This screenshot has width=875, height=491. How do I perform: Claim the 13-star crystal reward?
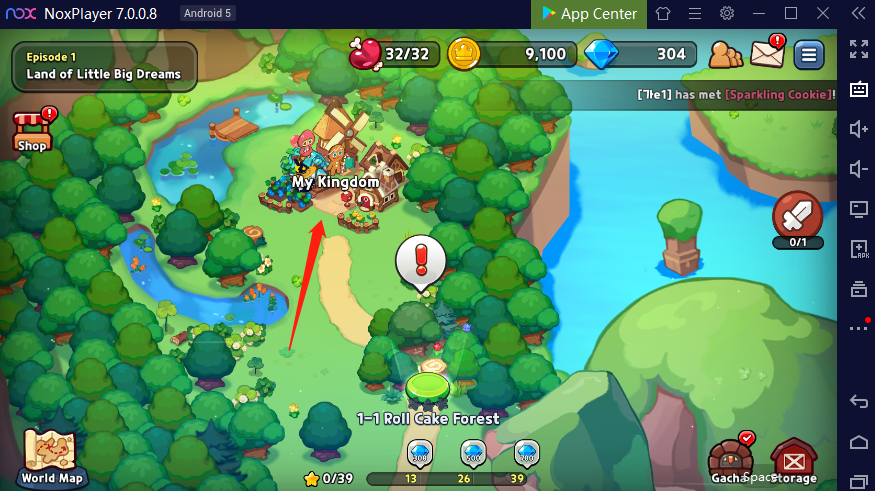point(418,455)
